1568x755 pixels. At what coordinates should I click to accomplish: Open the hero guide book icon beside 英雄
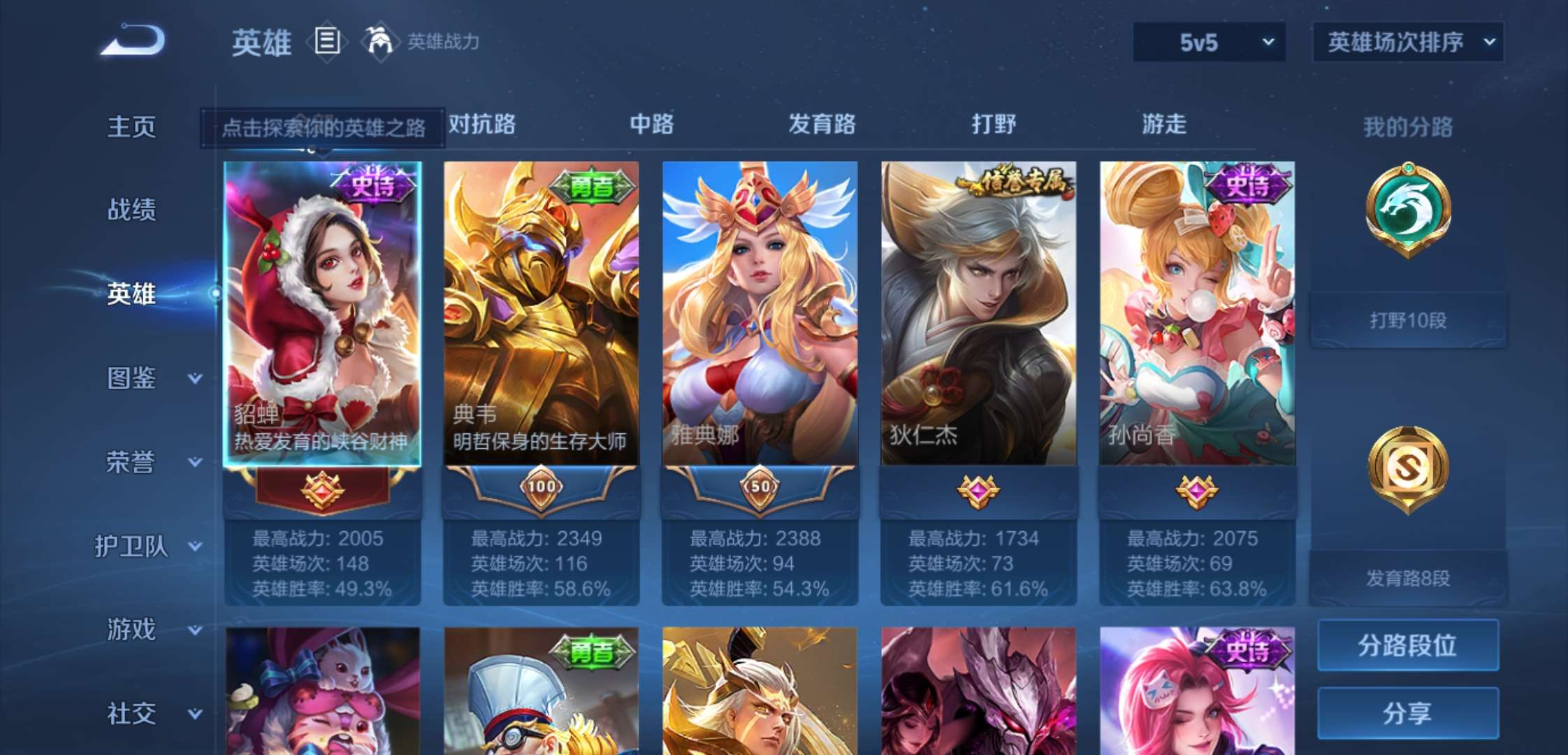point(326,42)
